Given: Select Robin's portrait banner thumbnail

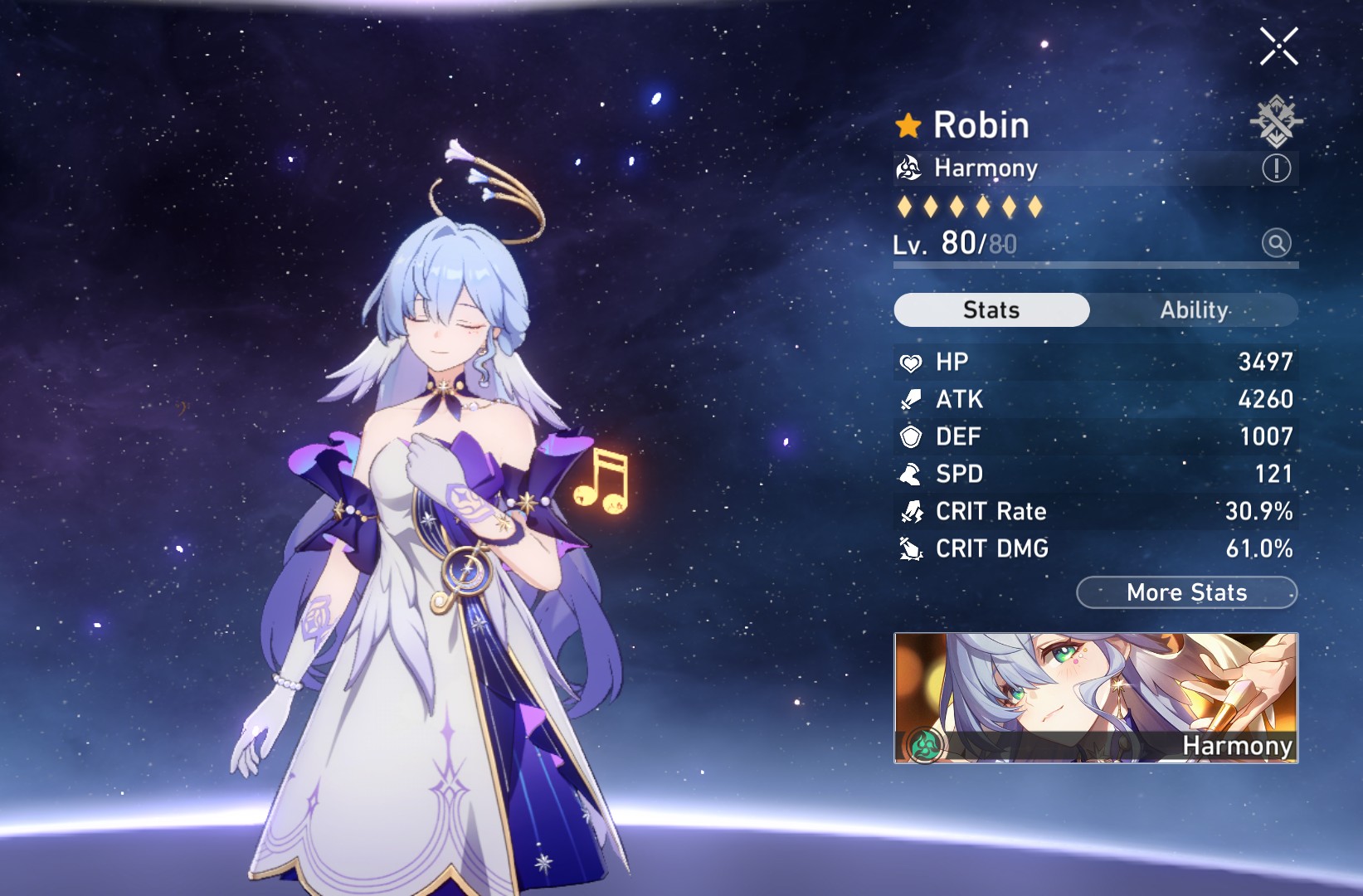Looking at the screenshot, I should (x=1095, y=689).
